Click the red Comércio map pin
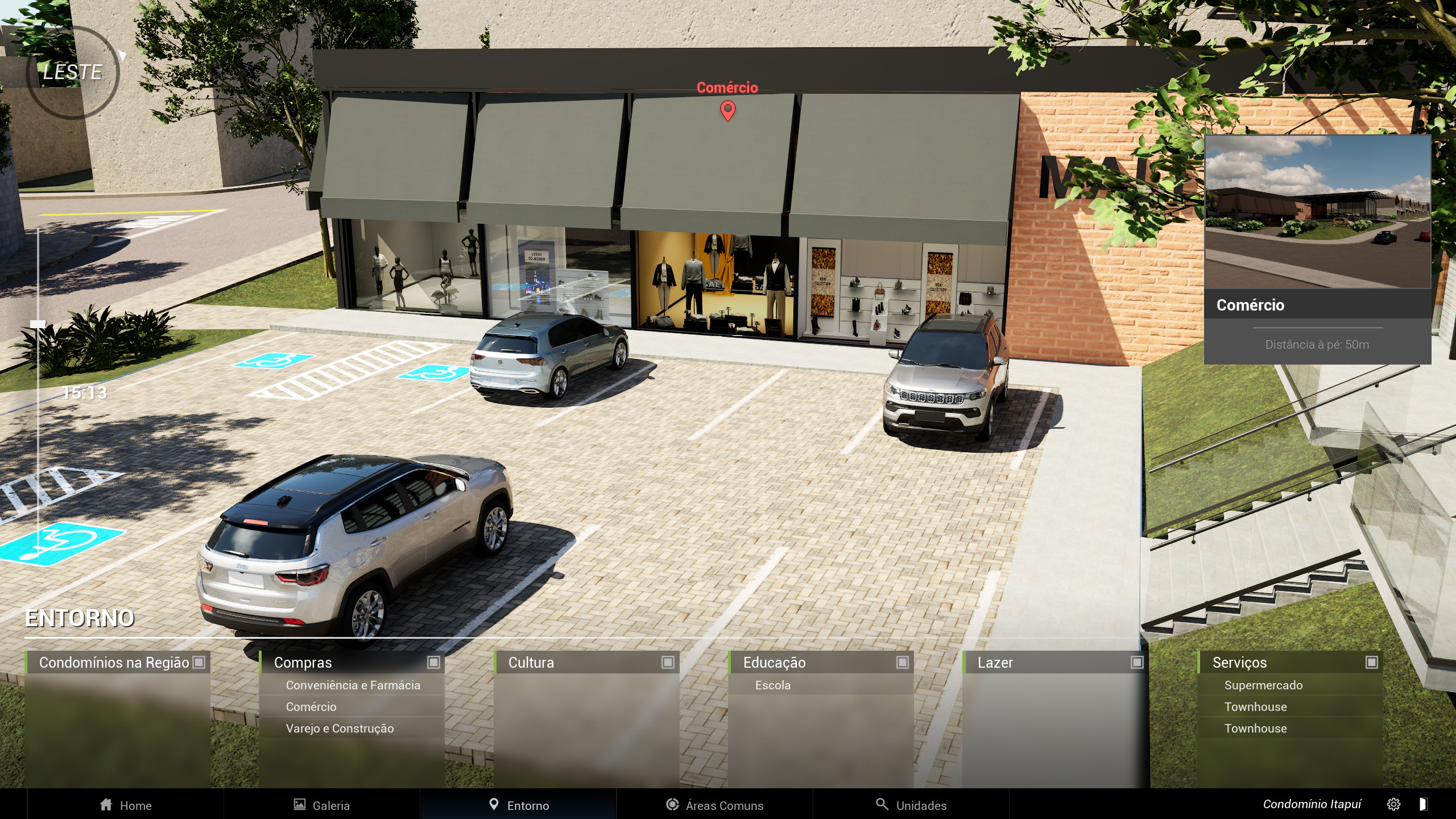Viewport: 1456px width, 819px height. click(x=727, y=110)
